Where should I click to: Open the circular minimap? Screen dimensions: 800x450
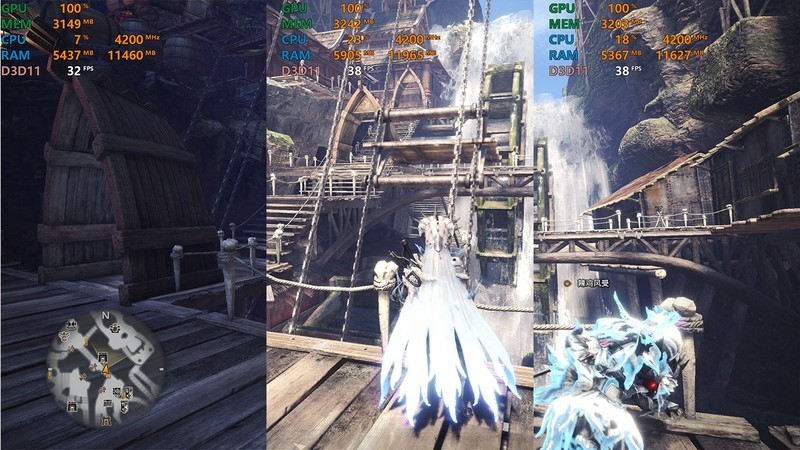(x=105, y=367)
